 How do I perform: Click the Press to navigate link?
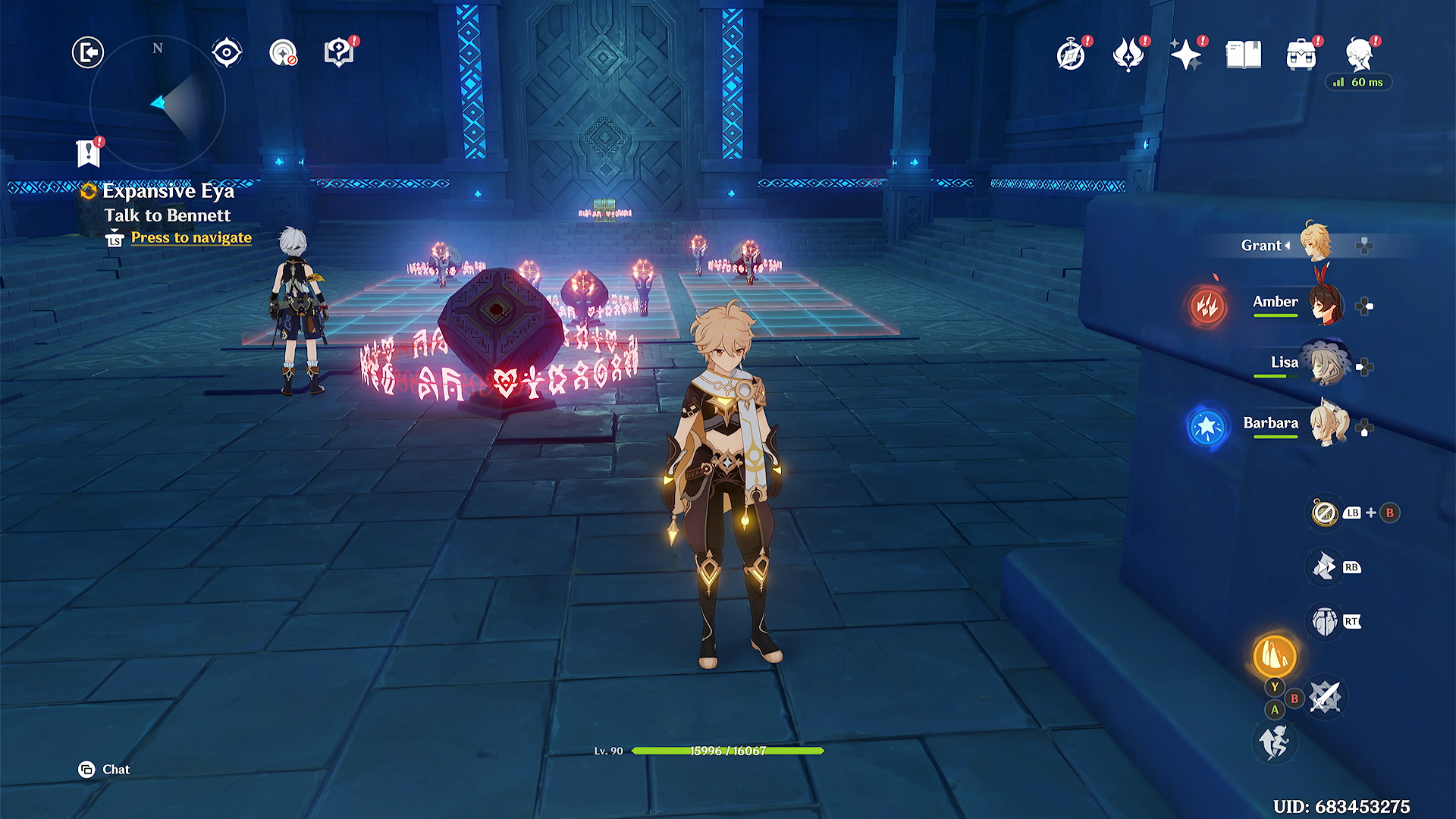(191, 238)
